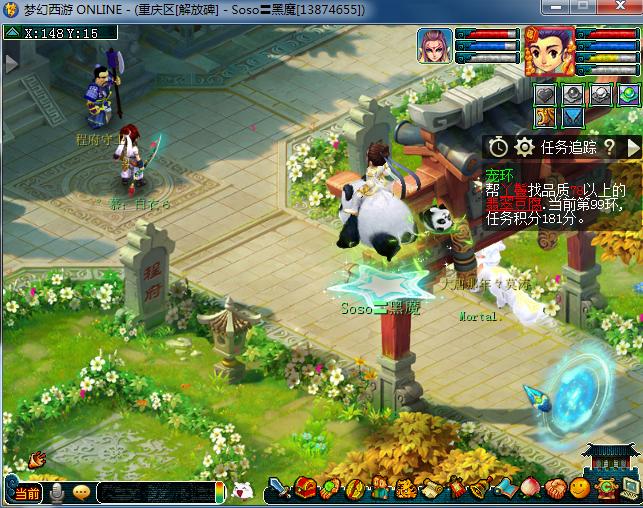The height and width of the screenshot is (508, 643).
Task: Click the blue downward triangle icon
Action: pos(572,118)
